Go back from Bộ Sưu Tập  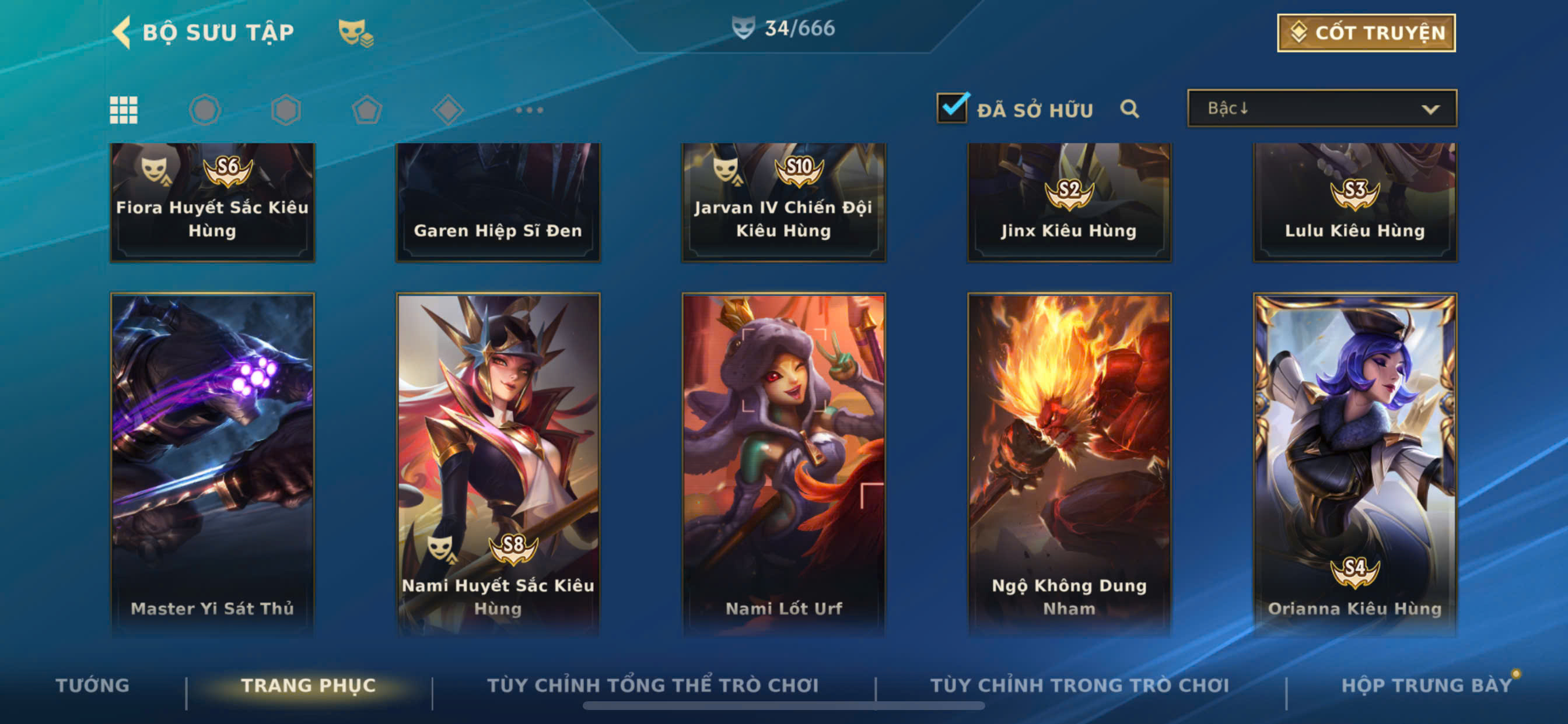123,31
